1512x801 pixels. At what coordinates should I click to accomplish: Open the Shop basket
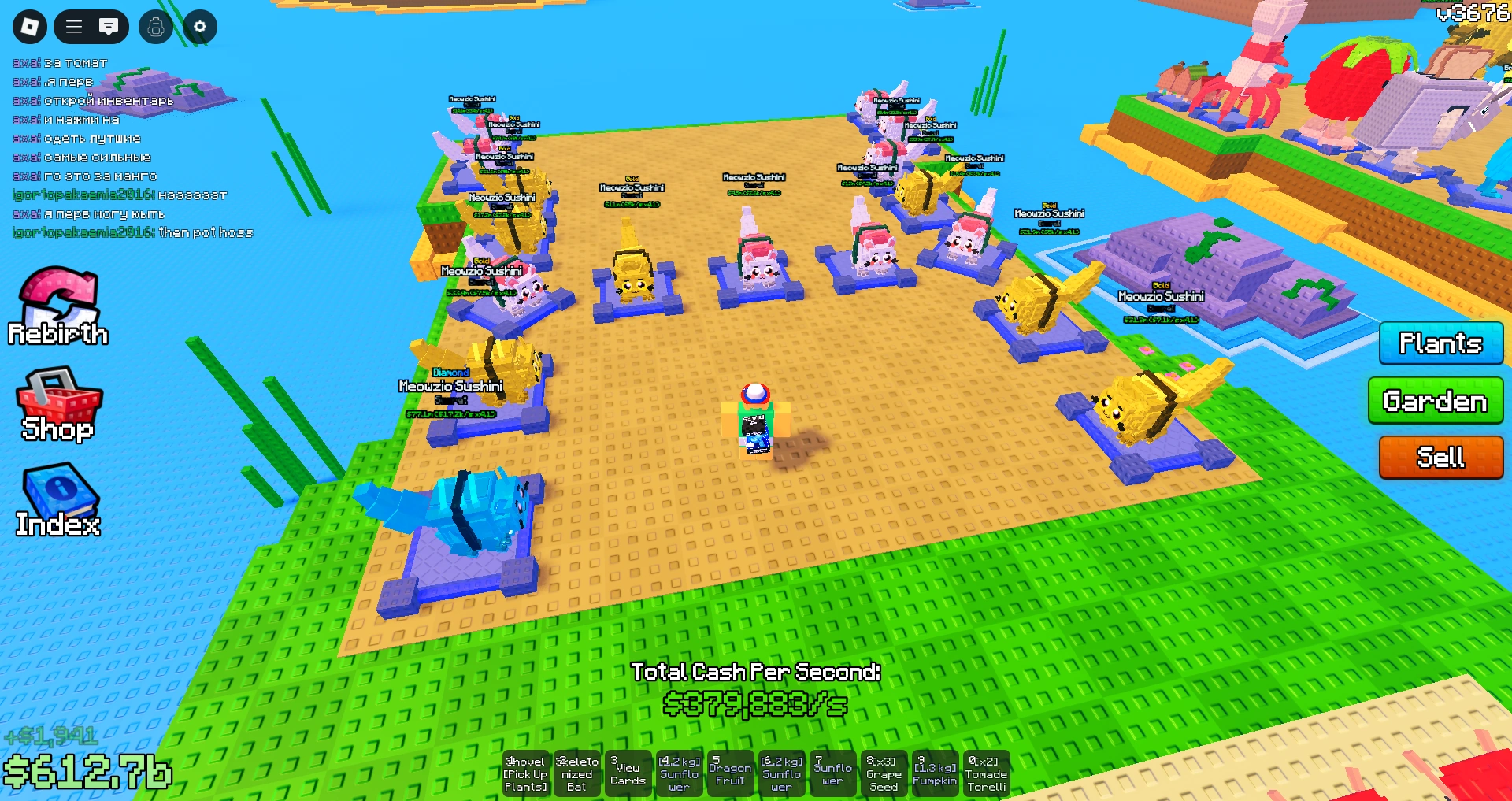56,403
